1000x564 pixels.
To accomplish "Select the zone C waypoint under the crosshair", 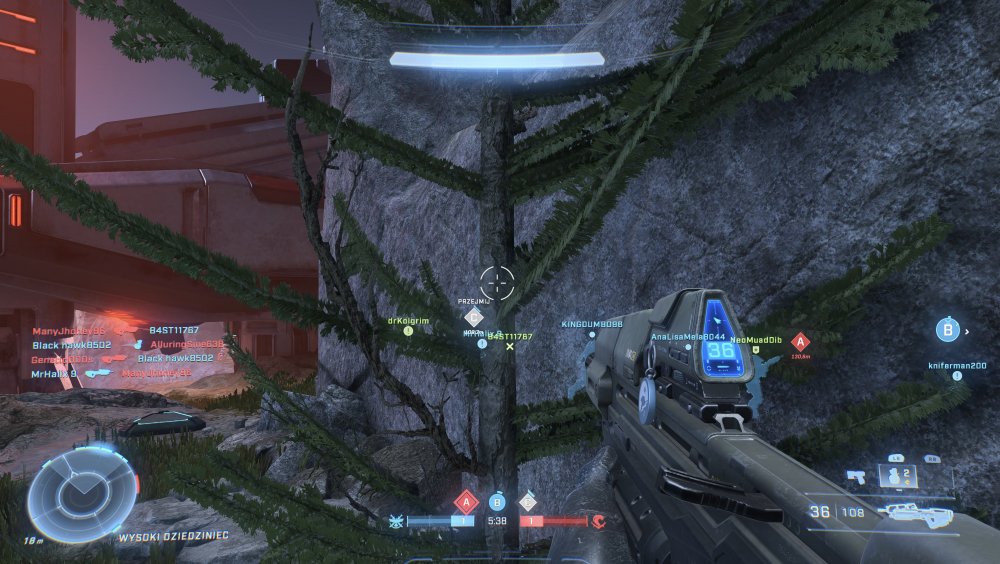I will [x=475, y=317].
